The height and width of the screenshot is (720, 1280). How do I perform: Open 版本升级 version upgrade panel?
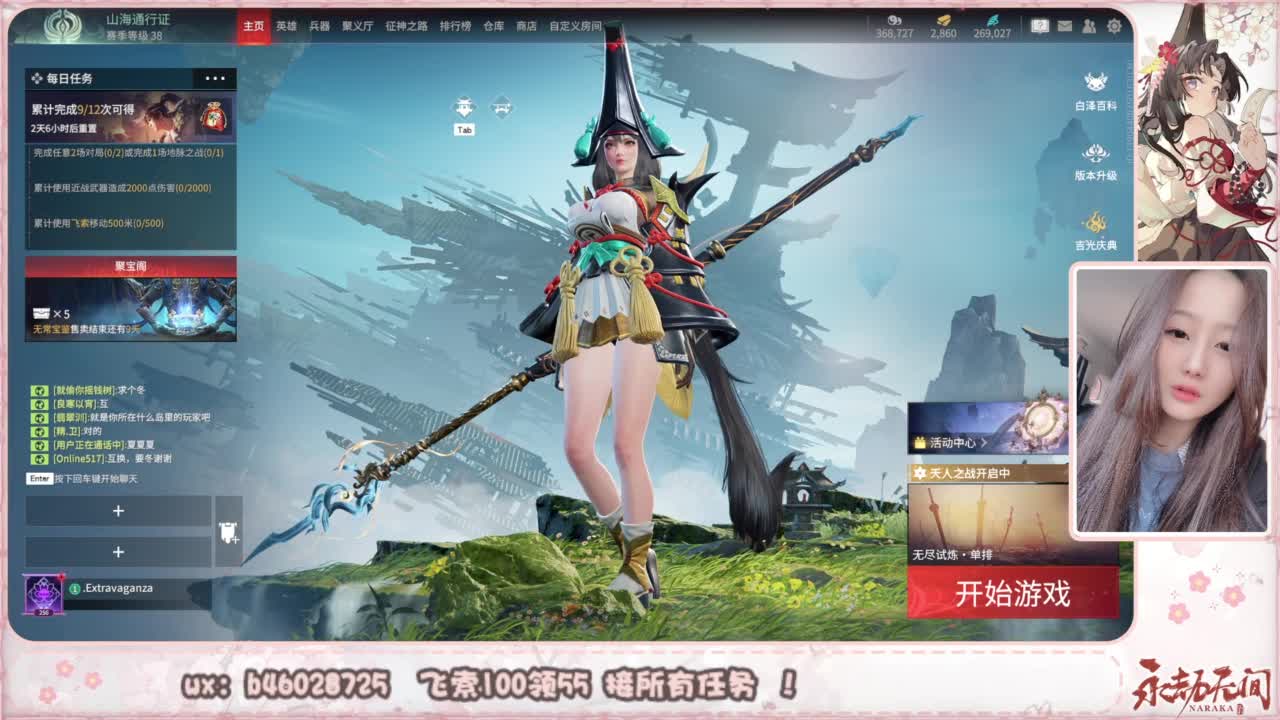[x=1094, y=158]
